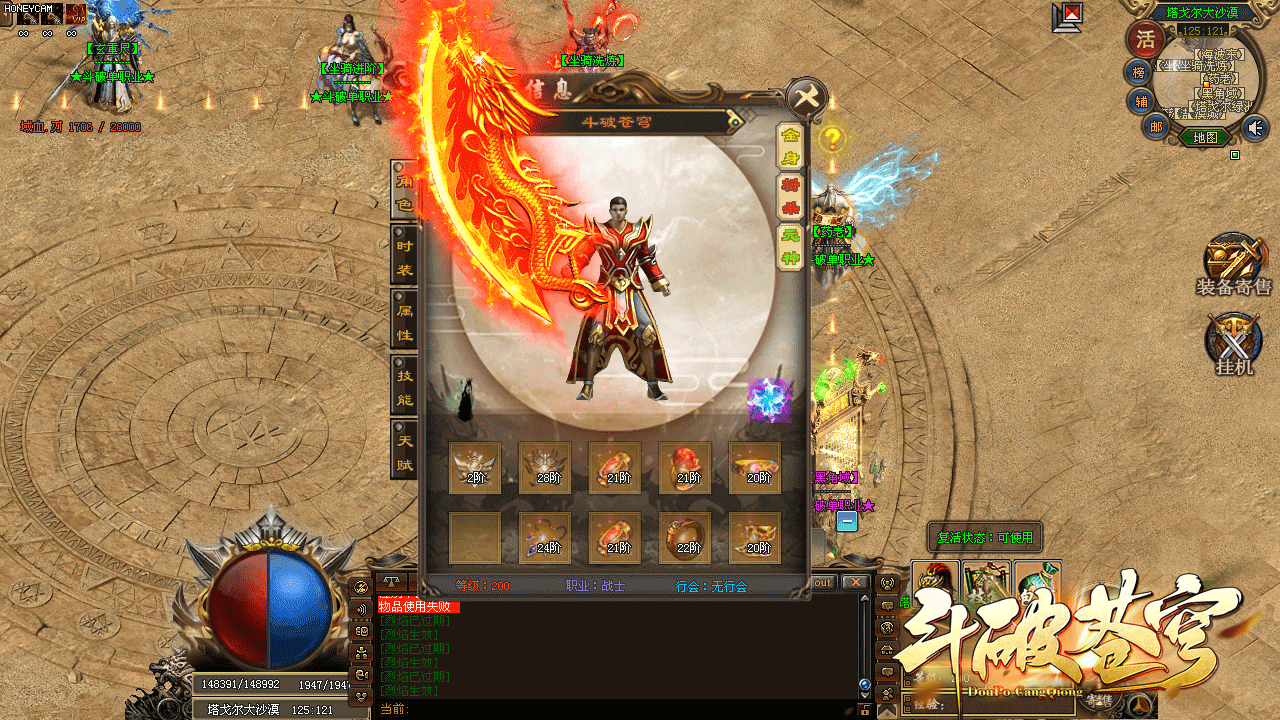Image resolution: width=1280 pixels, height=720 pixels.
Task: Activate 挂机 auto-battle crossed swords icon
Action: tap(1233, 343)
